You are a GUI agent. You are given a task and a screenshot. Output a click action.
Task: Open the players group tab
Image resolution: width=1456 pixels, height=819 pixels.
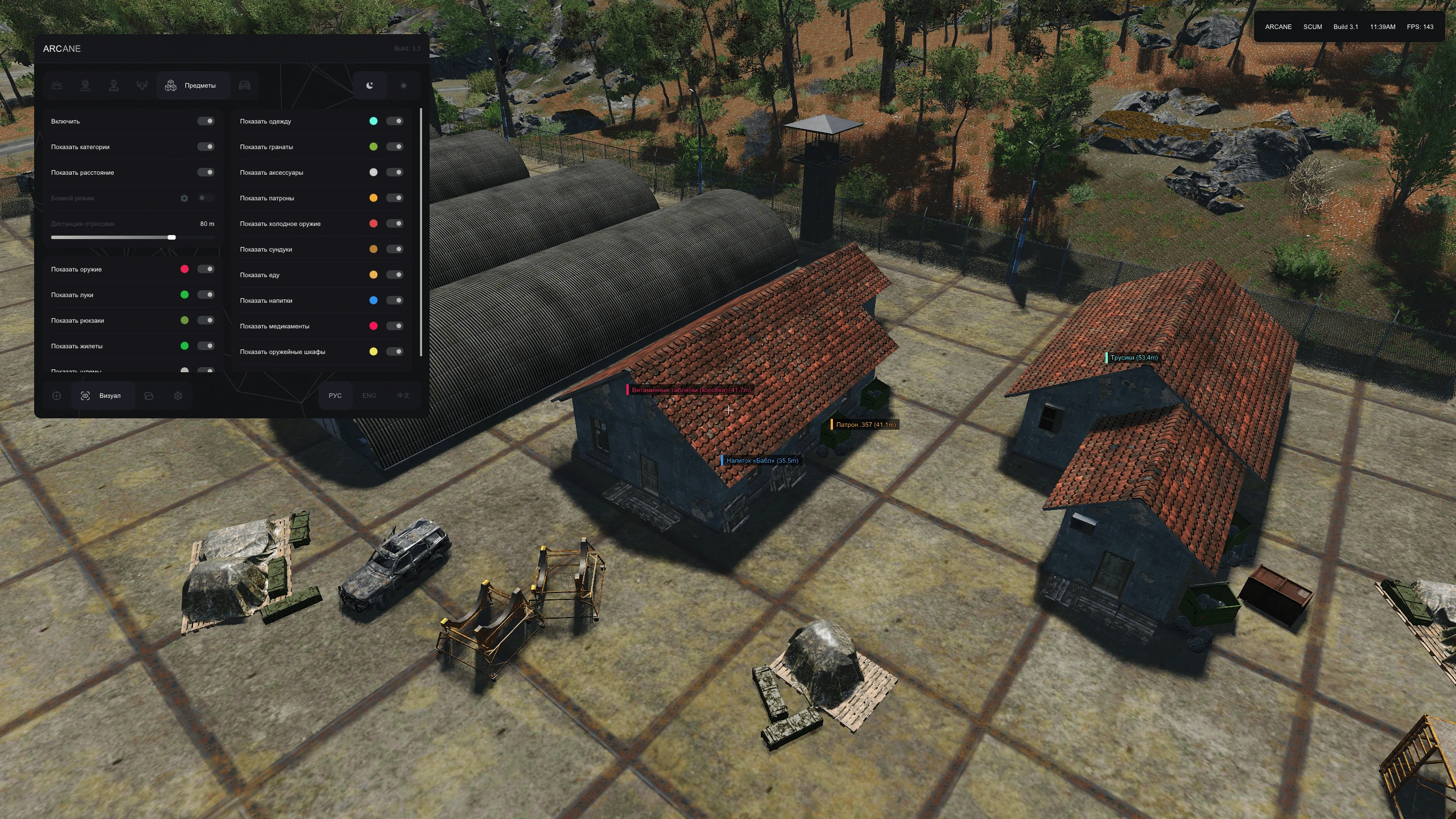[57, 85]
